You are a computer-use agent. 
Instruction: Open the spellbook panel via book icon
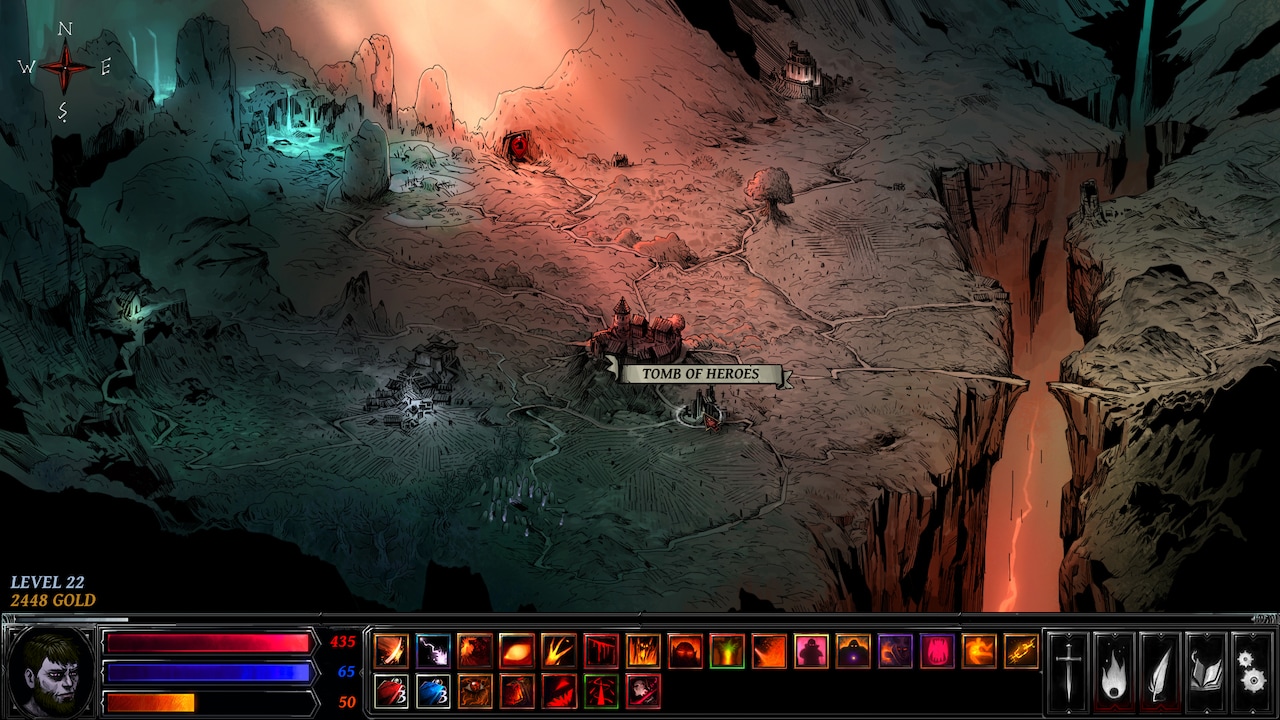pyautogui.click(x=1206, y=670)
